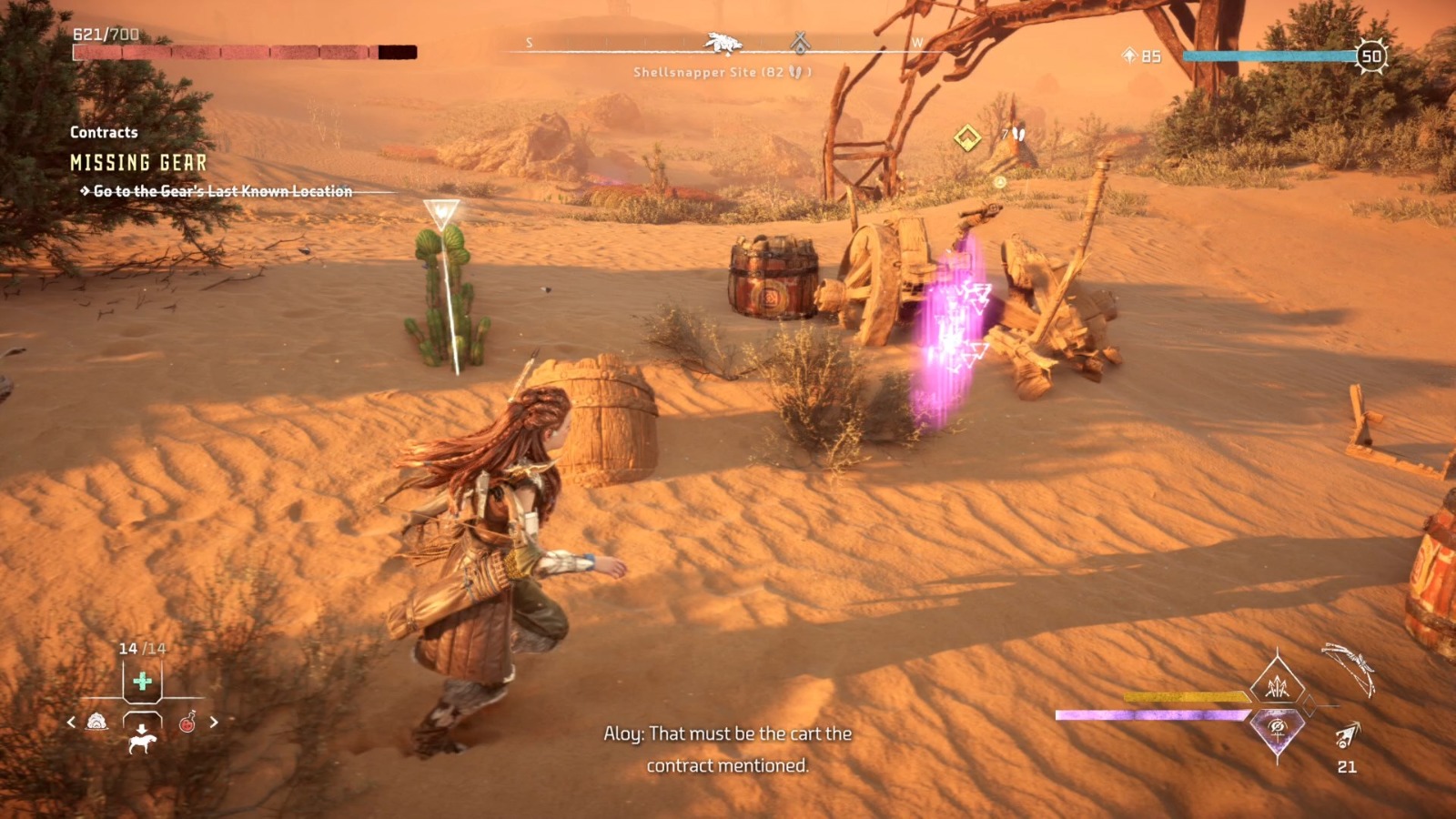This screenshot has height=819, width=1456.
Task: Open the valor surge diamond icon
Action: pos(1277,728)
